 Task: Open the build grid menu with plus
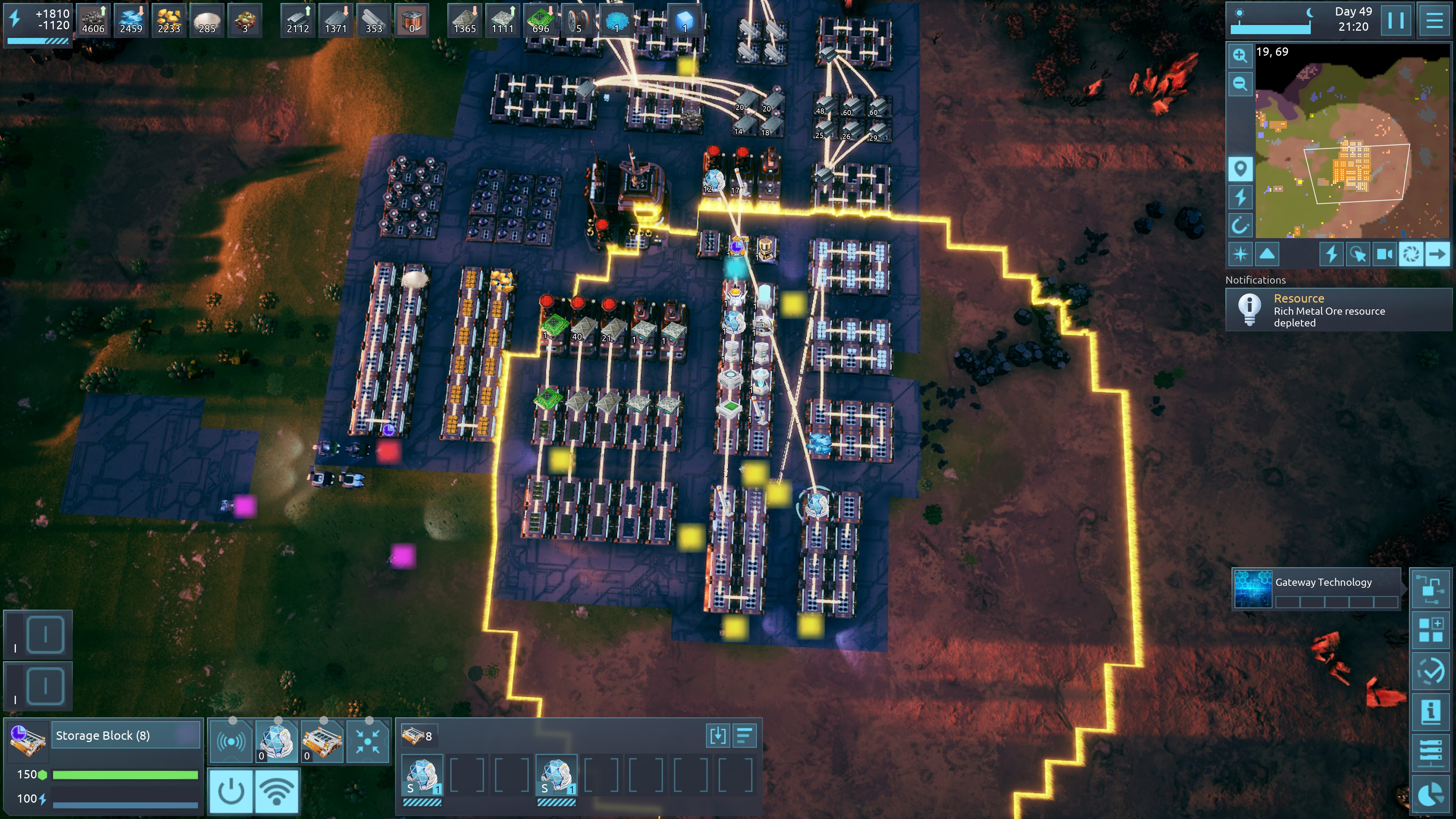[x=1431, y=630]
